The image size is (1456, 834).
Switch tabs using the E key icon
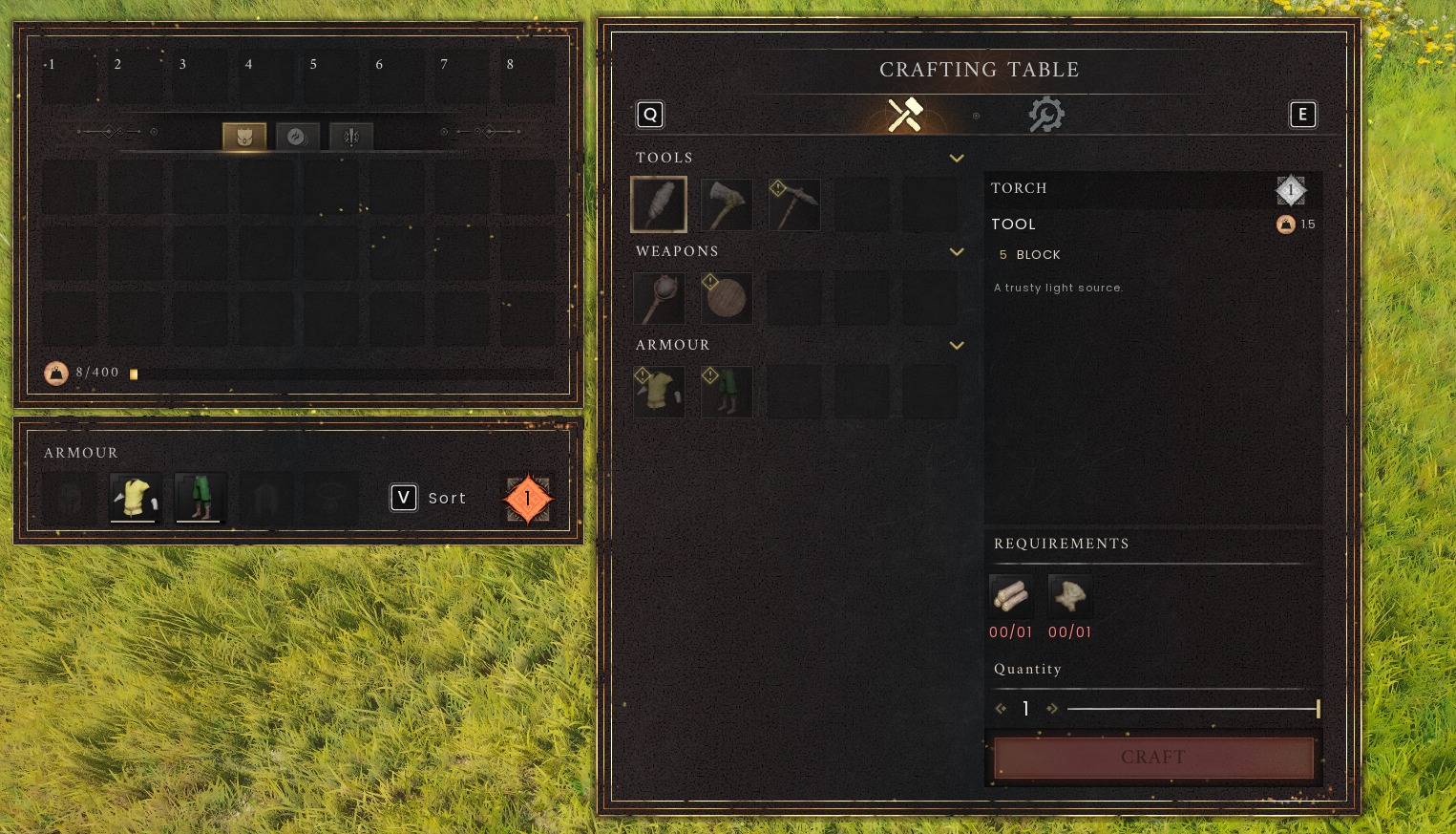1303,114
